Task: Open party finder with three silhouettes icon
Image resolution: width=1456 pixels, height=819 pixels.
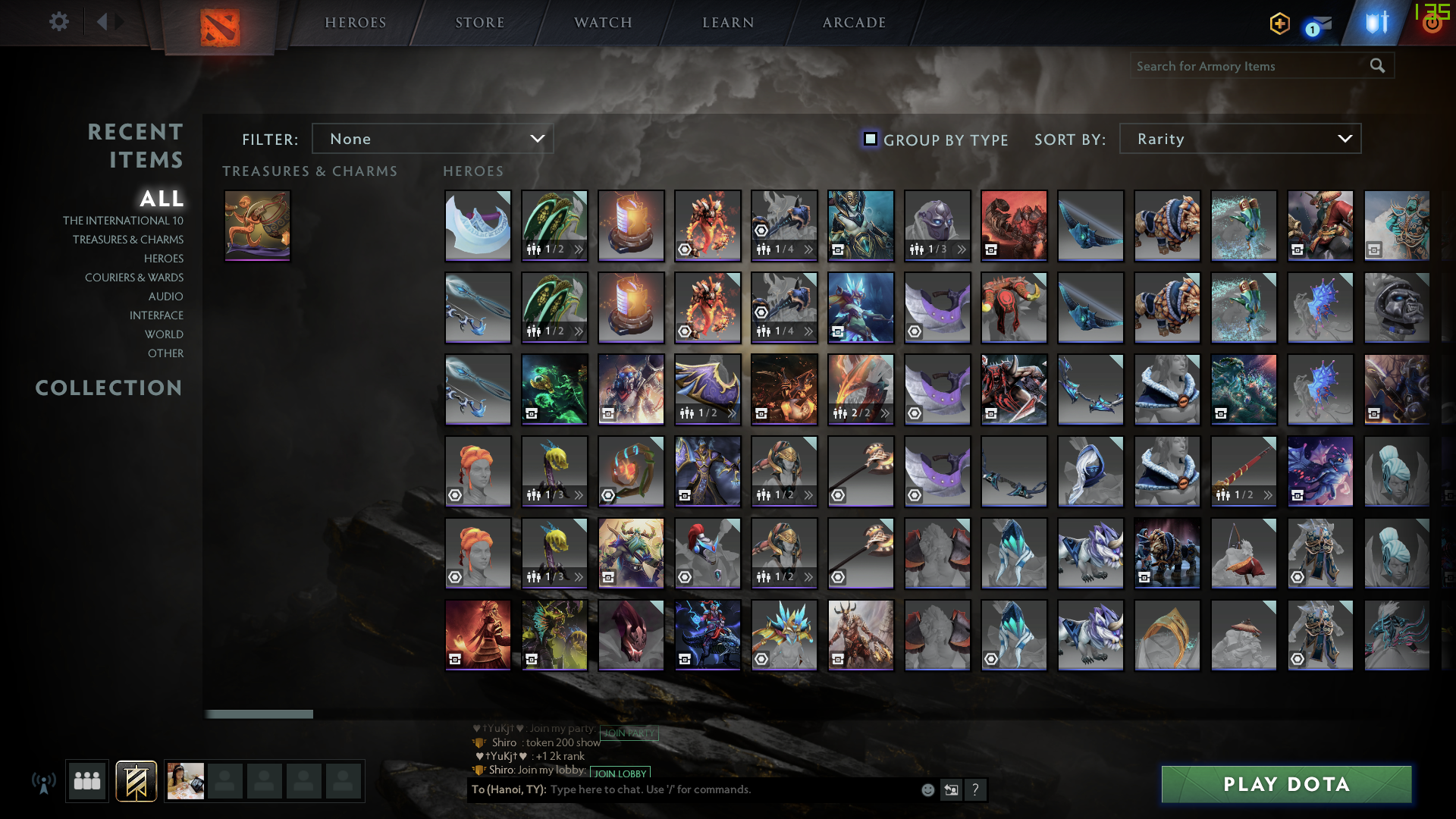Action: 86,780
